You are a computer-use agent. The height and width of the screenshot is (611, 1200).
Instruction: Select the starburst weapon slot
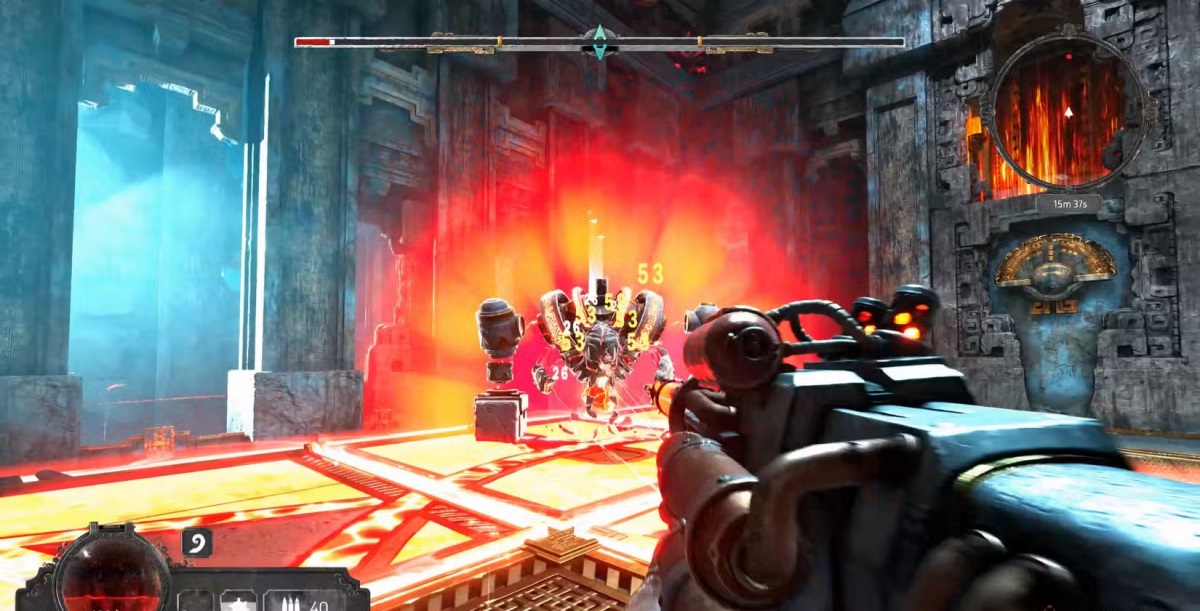(239, 600)
